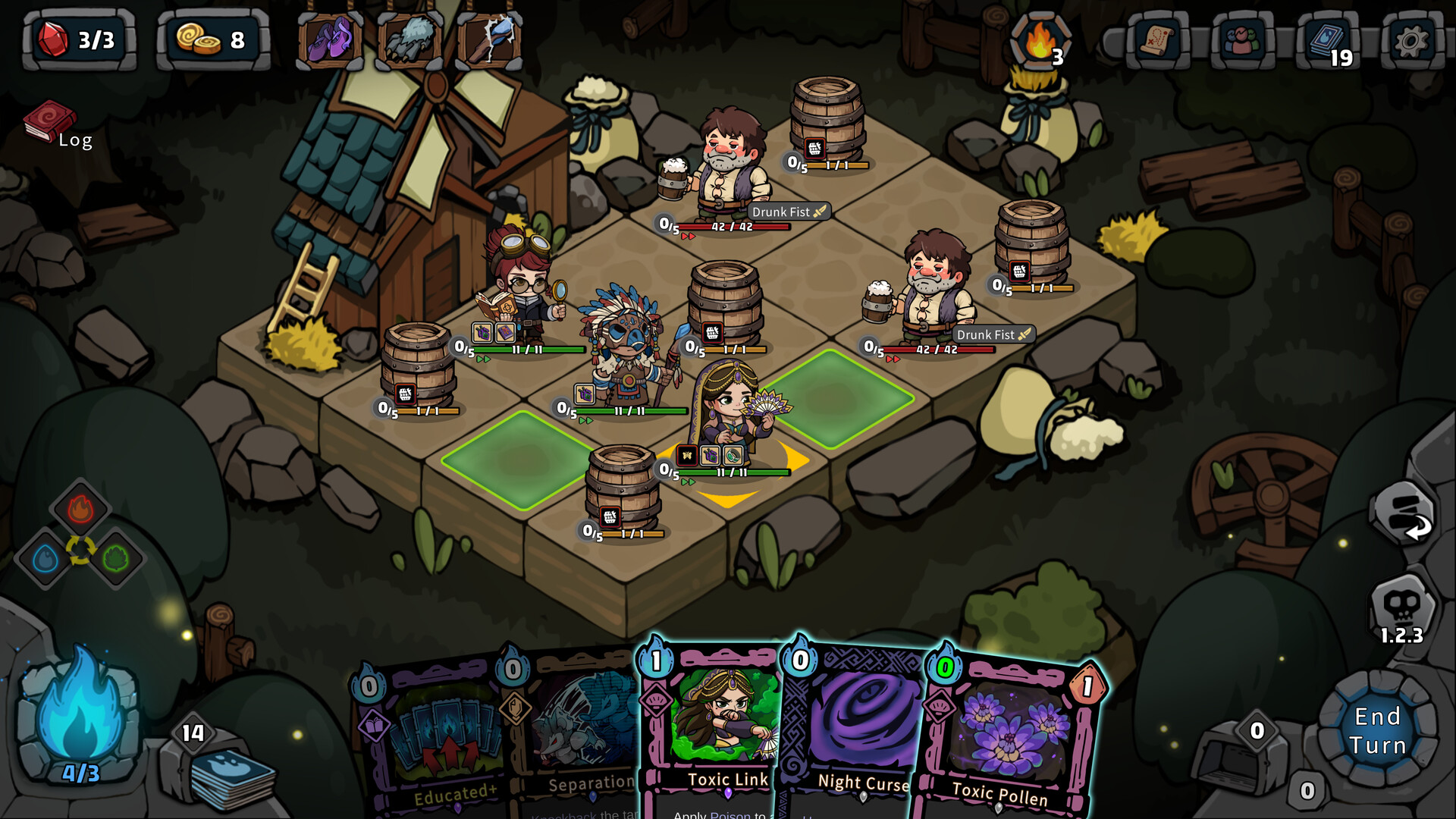Screen dimensions: 1456x819
Task: View the card deck collection icon
Action: tap(1326, 41)
